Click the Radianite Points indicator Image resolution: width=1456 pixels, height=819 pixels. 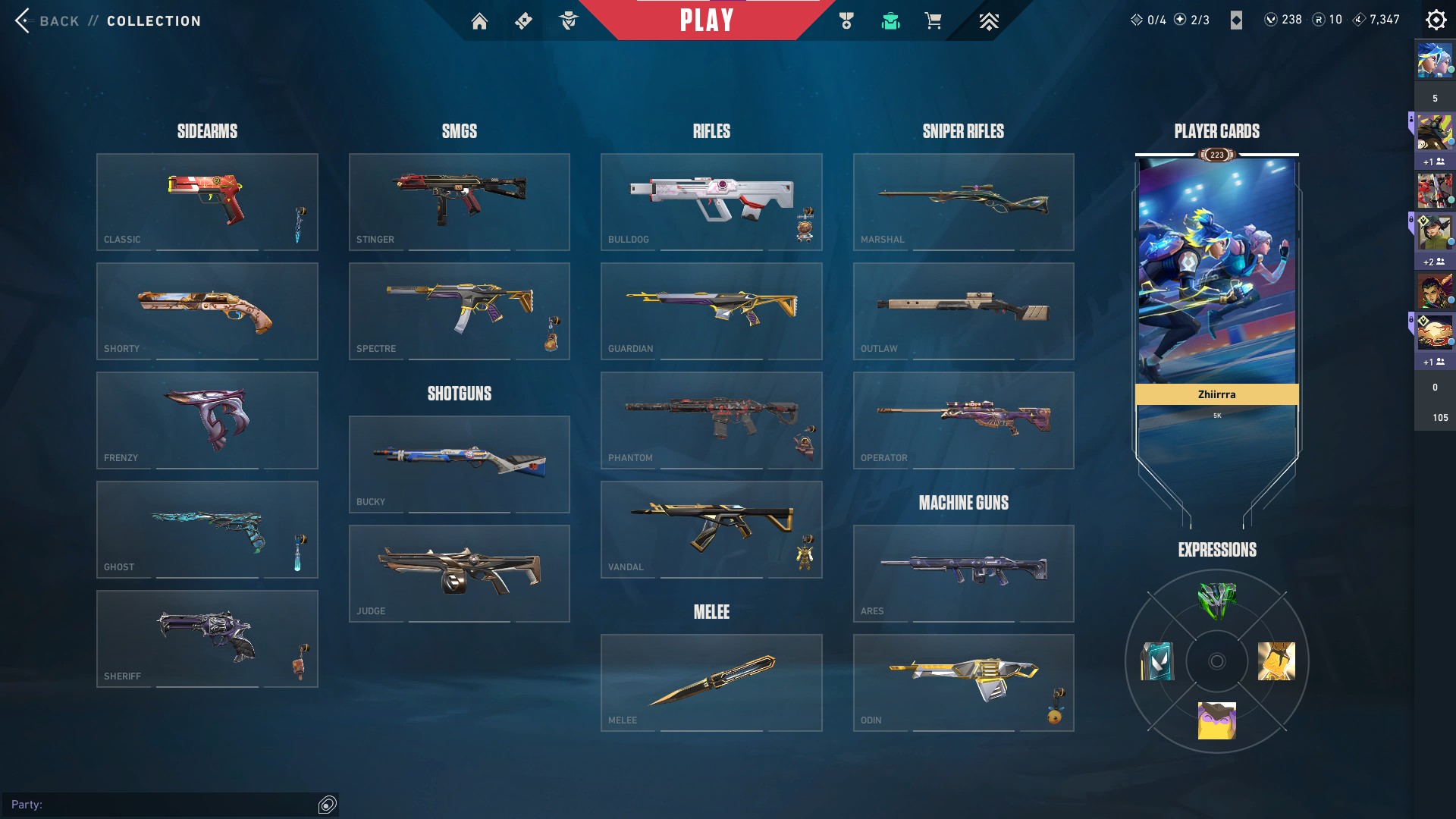pyautogui.click(x=1320, y=20)
